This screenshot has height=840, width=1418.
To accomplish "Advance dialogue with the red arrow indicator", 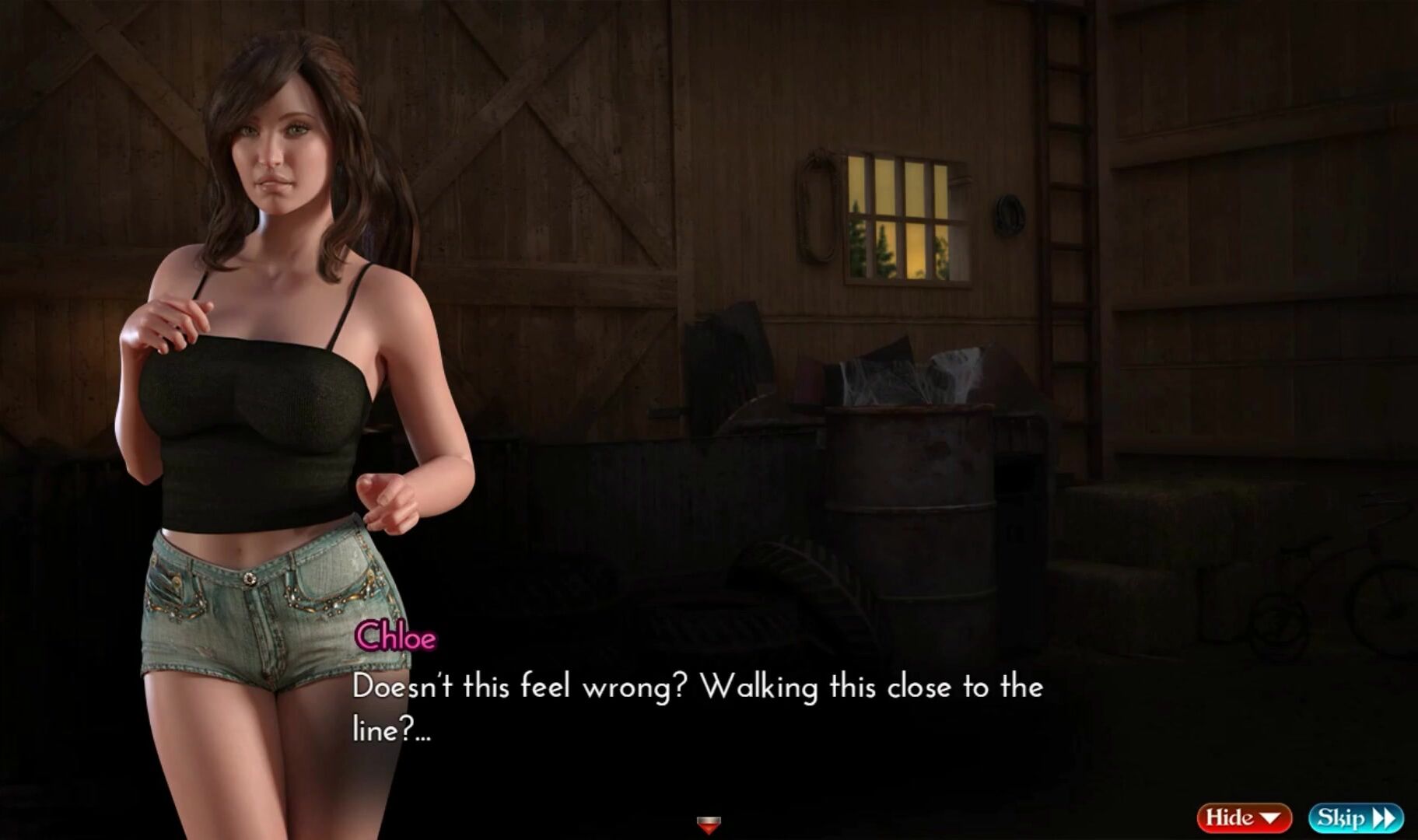I will pos(708,824).
